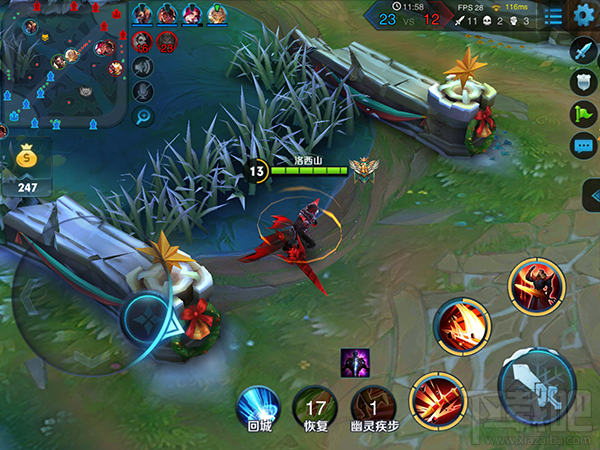600x450 pixels.
Task: Use the 幽灵疾步 summoner spell
Action: (x=372, y=407)
